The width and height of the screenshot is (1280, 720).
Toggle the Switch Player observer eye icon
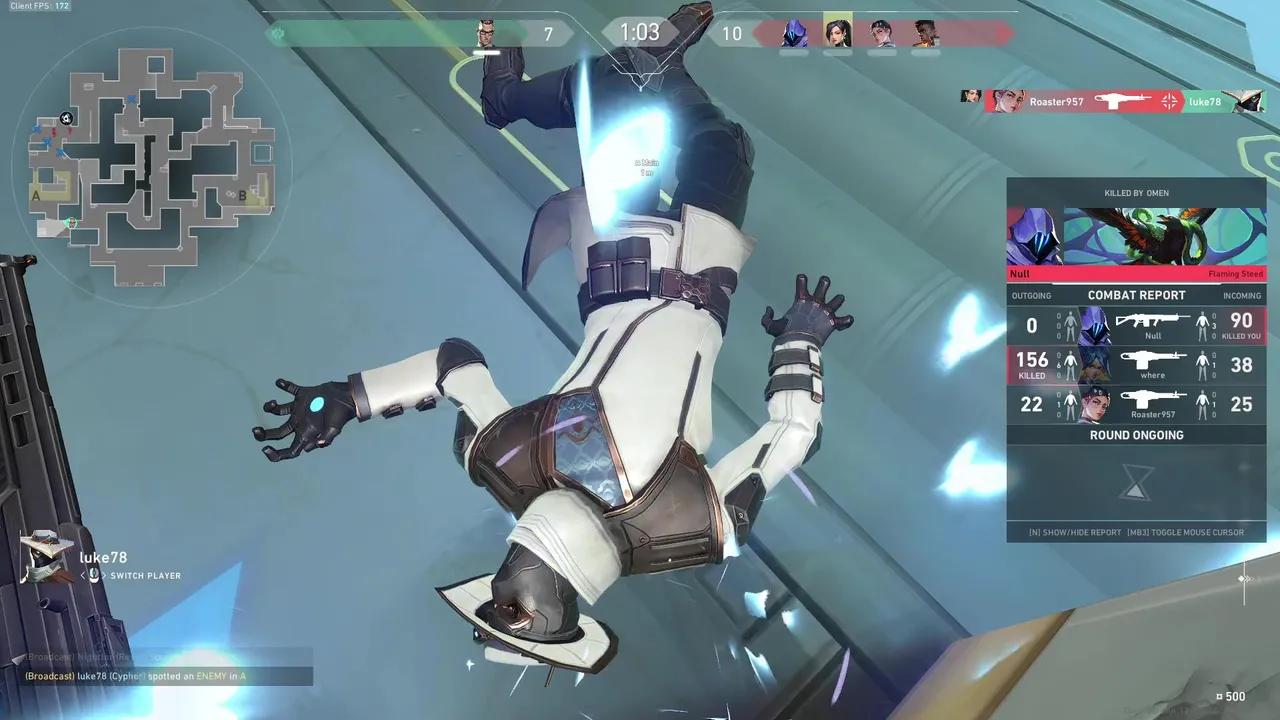(x=94, y=575)
